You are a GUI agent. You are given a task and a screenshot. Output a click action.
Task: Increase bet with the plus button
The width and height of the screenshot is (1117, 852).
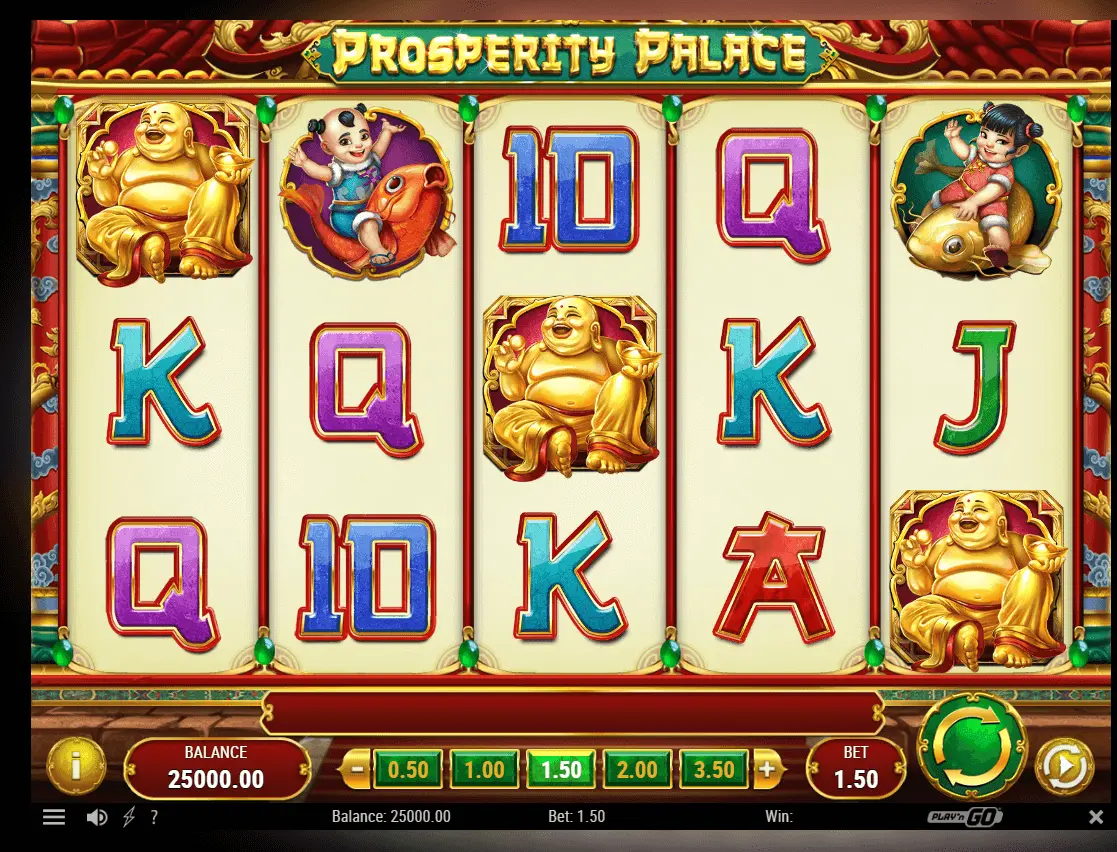pyautogui.click(x=767, y=770)
